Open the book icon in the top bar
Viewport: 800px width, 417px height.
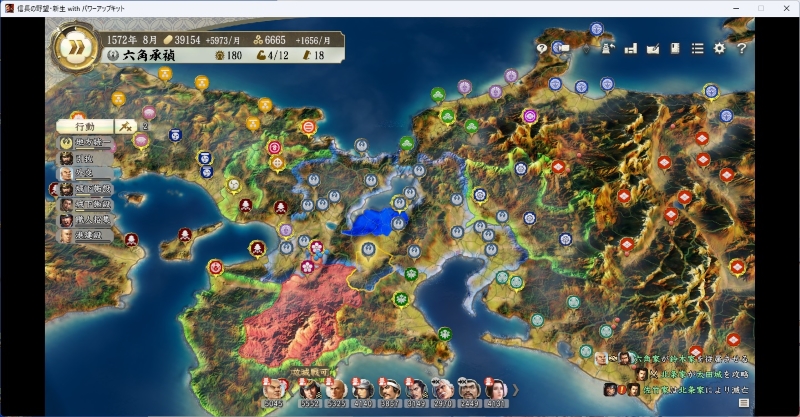point(675,48)
